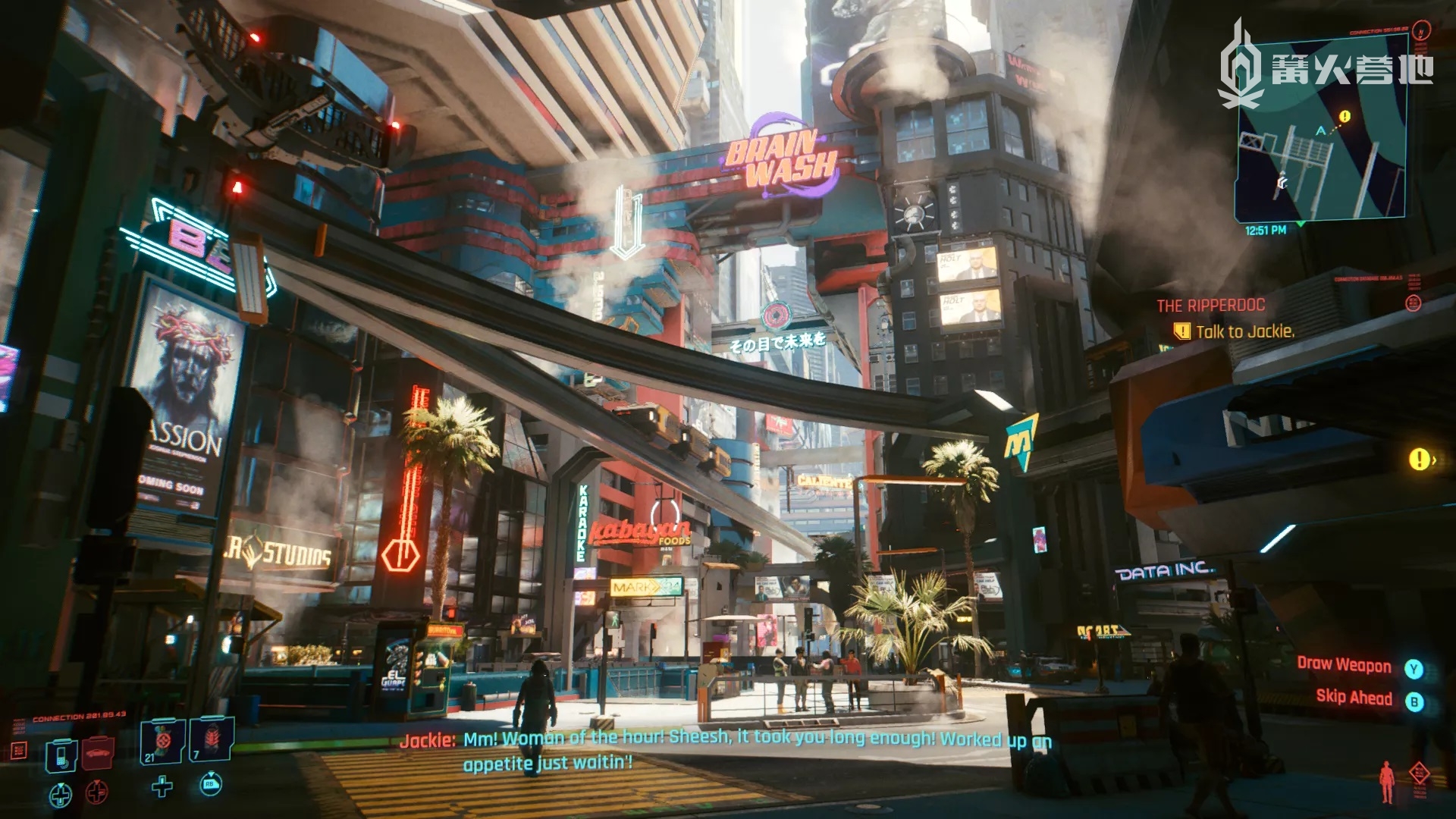This screenshot has height=819, width=1456.
Task: Open the phone quick slot
Action: tap(61, 755)
